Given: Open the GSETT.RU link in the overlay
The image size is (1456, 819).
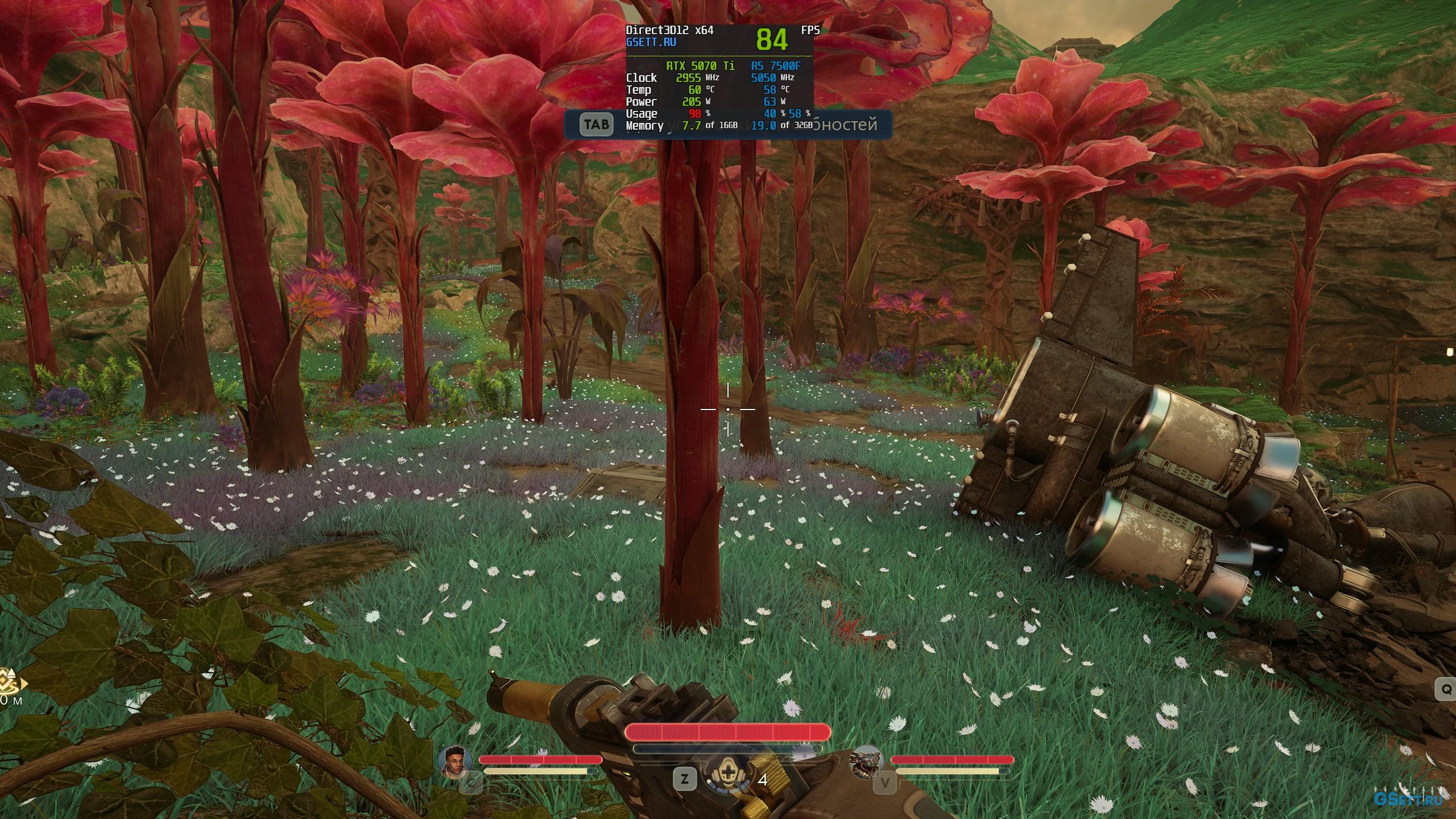Looking at the screenshot, I should click(651, 42).
